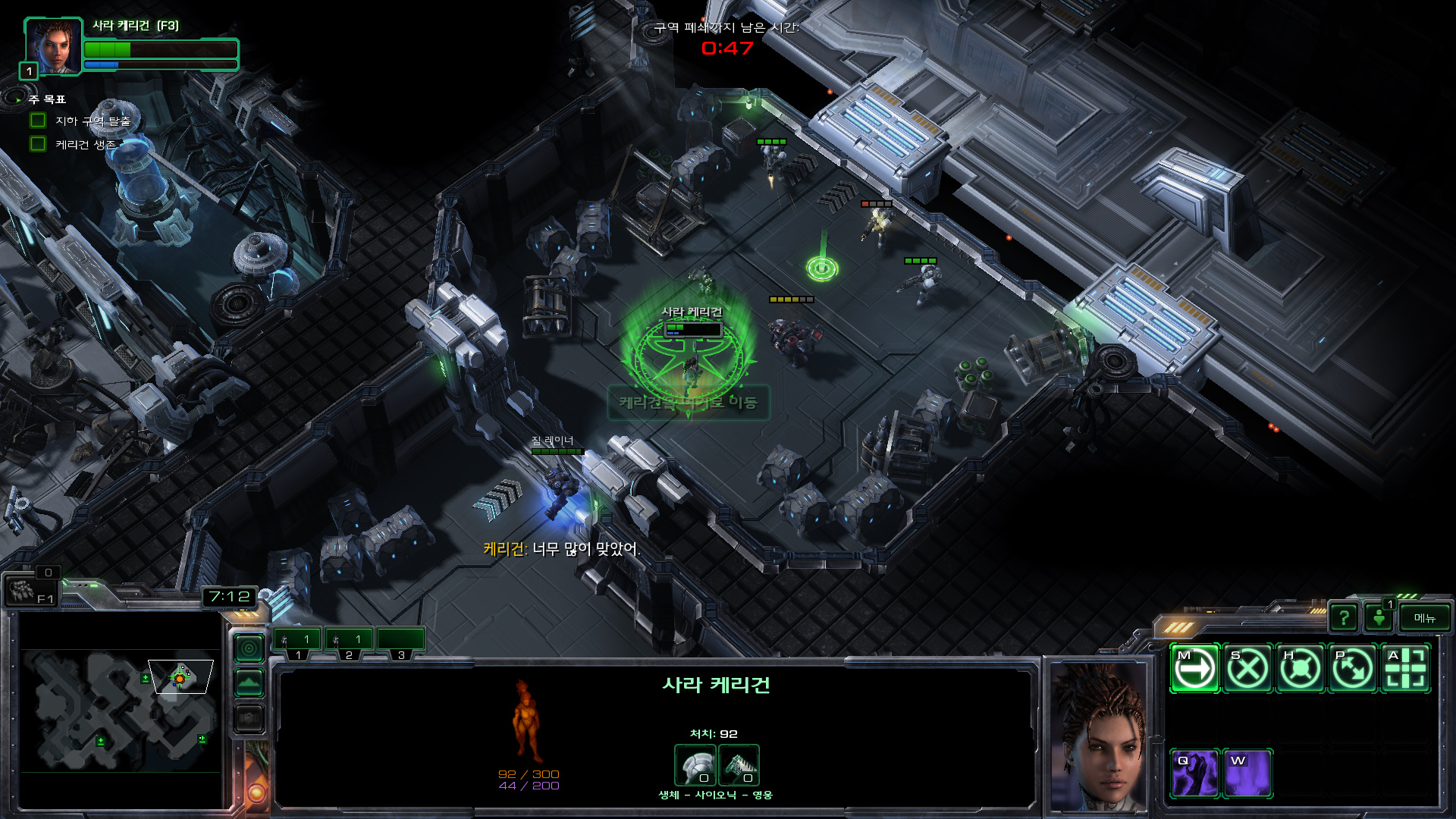This screenshot has height=819, width=1456.
Task: Toggle minimap terrain display button
Action: click(x=249, y=683)
